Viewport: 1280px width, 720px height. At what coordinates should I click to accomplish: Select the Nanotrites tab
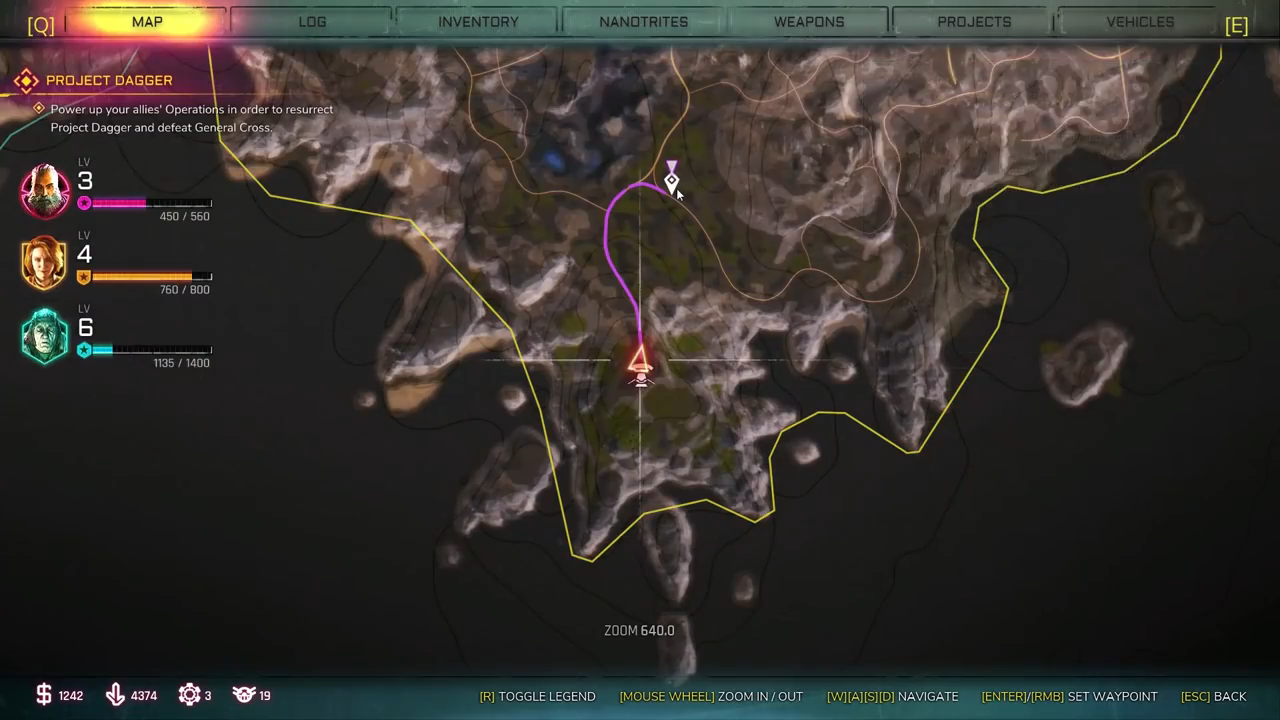pos(643,22)
